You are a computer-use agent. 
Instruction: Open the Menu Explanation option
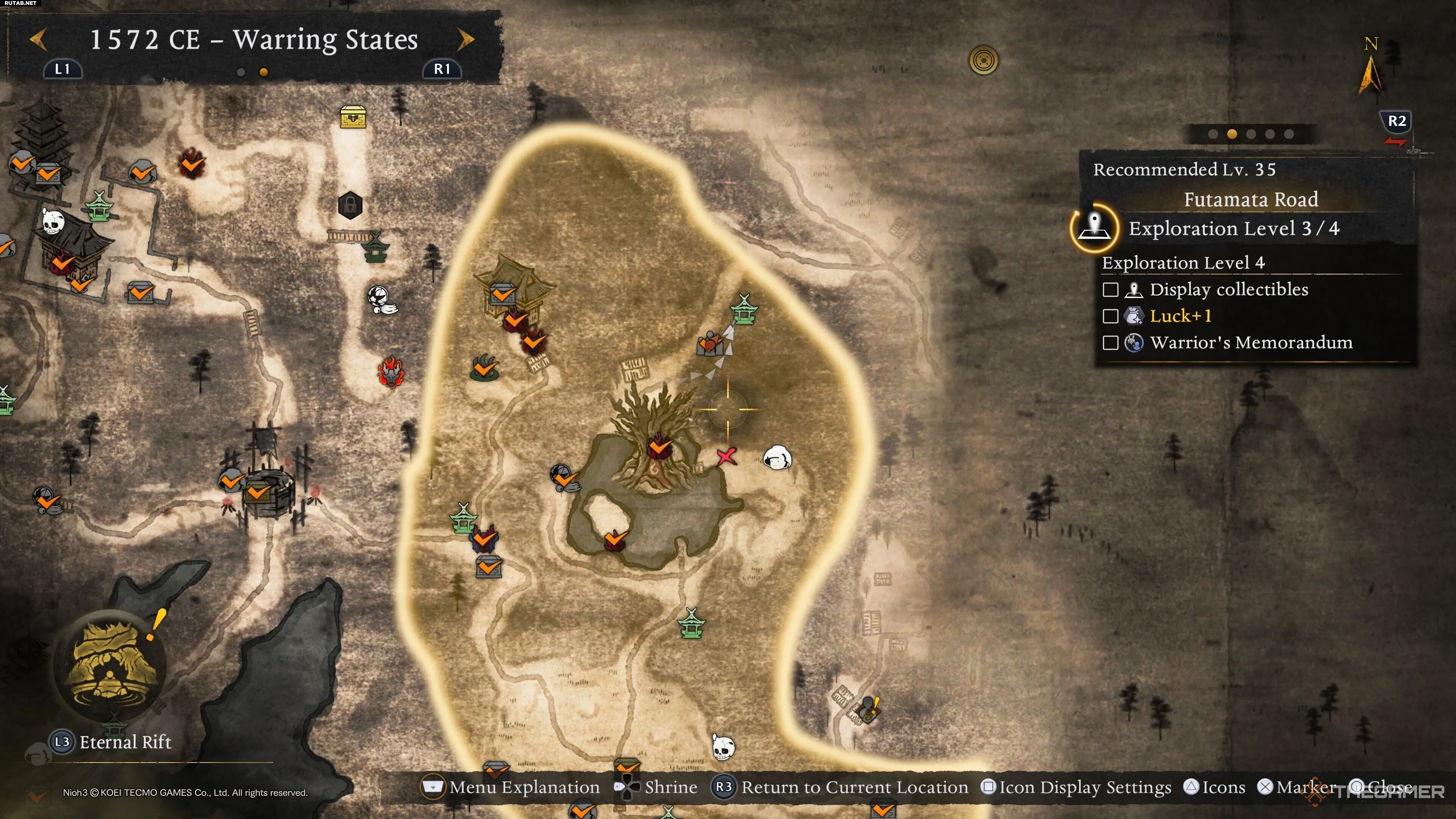point(512,787)
